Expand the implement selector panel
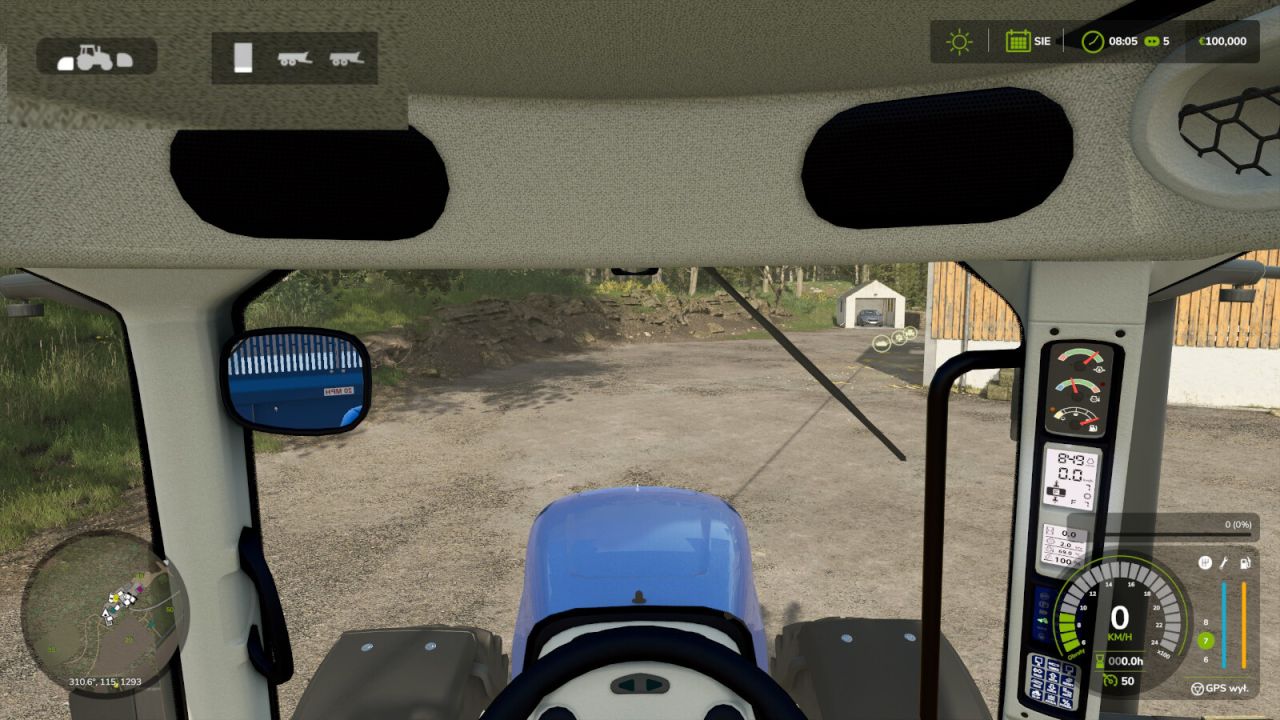The width and height of the screenshot is (1280, 720). pos(295,58)
